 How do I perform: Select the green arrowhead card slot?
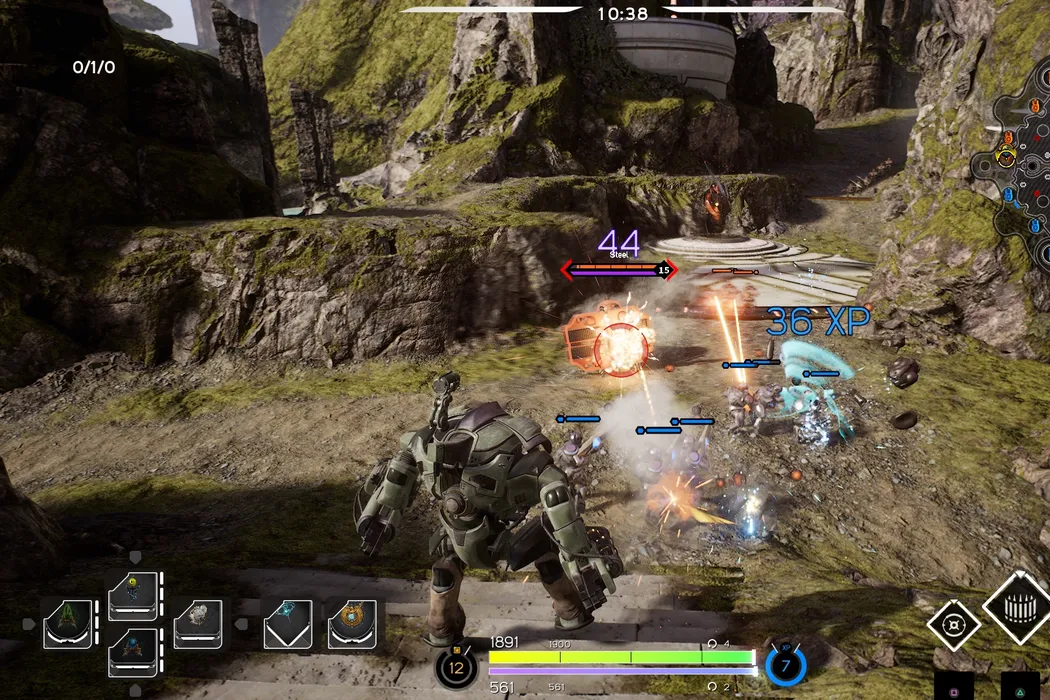click(x=68, y=624)
